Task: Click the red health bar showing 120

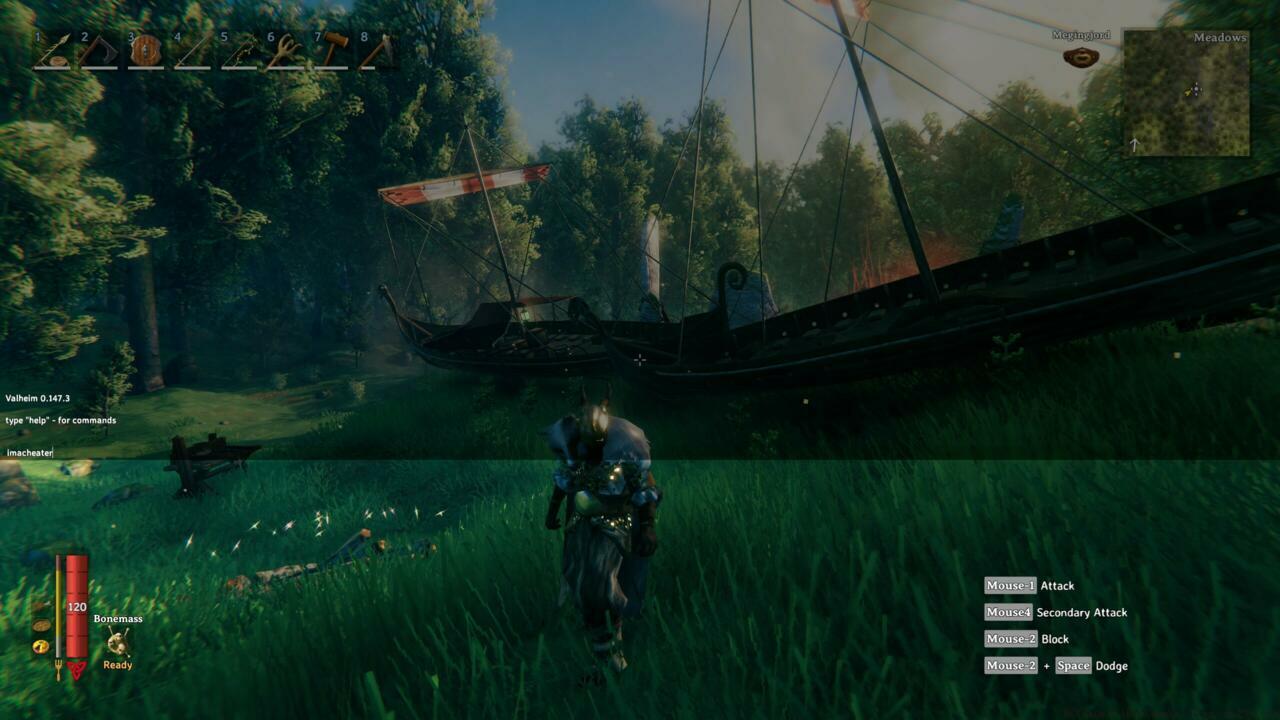Action: coord(77,606)
